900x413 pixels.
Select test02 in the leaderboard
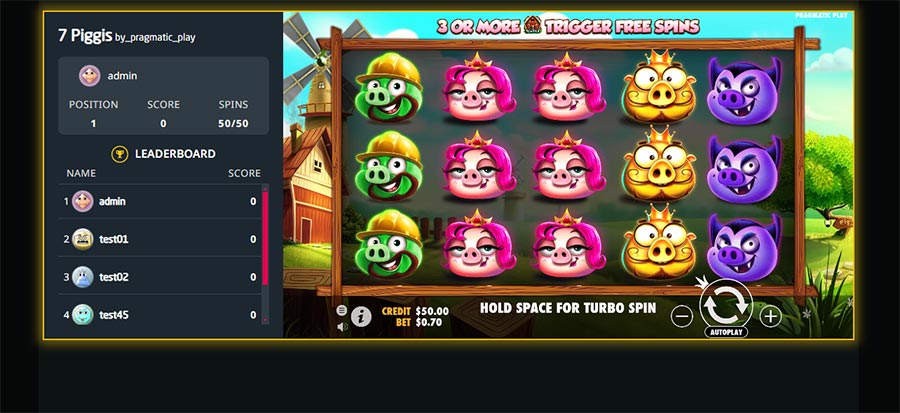(160, 277)
